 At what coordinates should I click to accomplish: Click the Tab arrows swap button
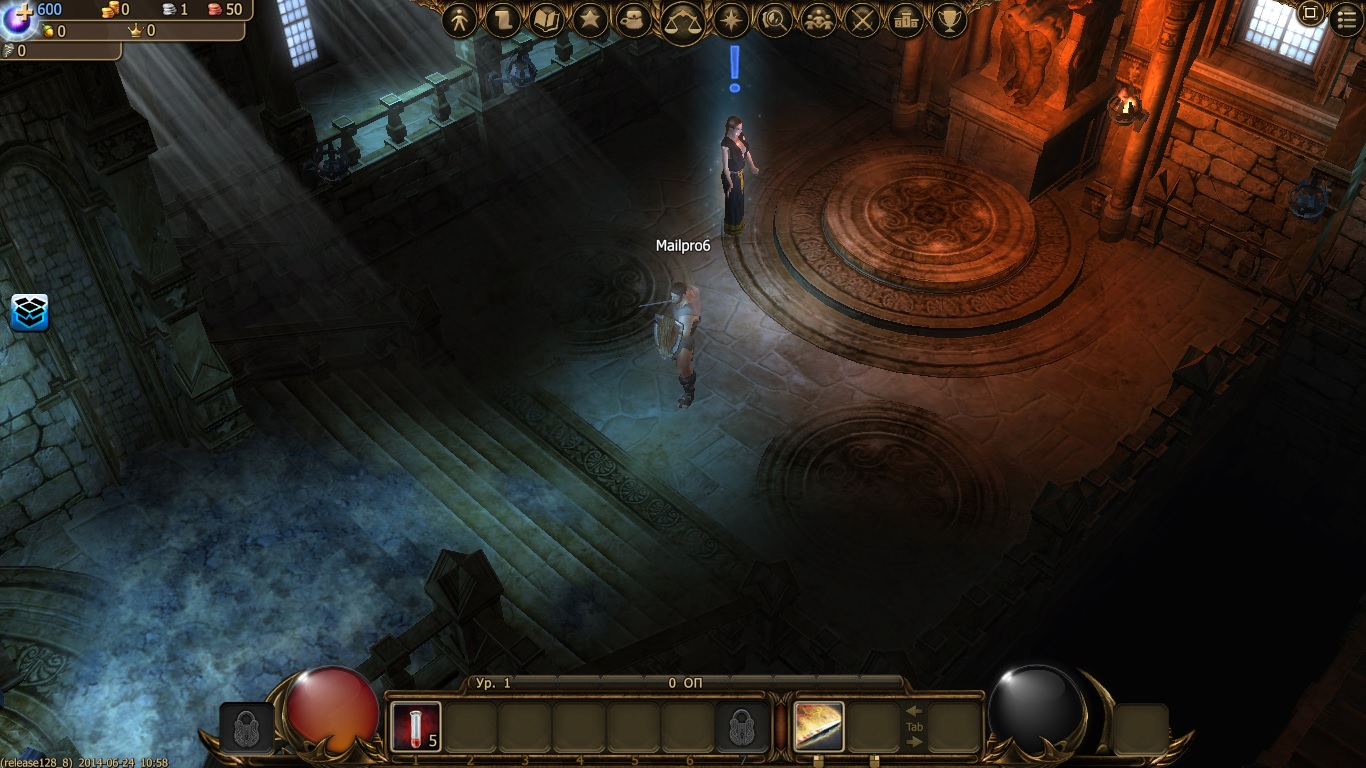(x=914, y=727)
